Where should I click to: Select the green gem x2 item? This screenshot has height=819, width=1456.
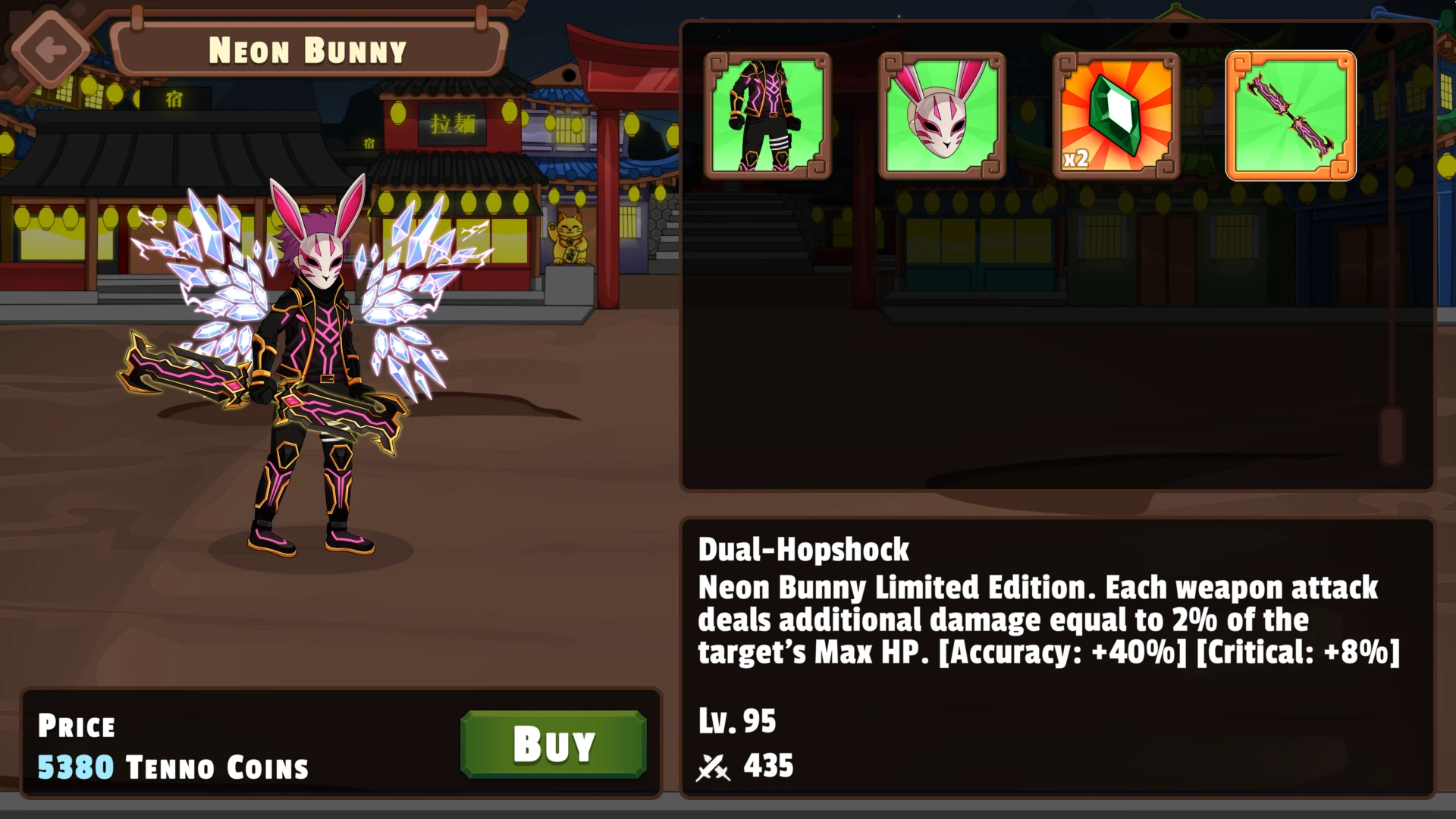tap(1116, 116)
